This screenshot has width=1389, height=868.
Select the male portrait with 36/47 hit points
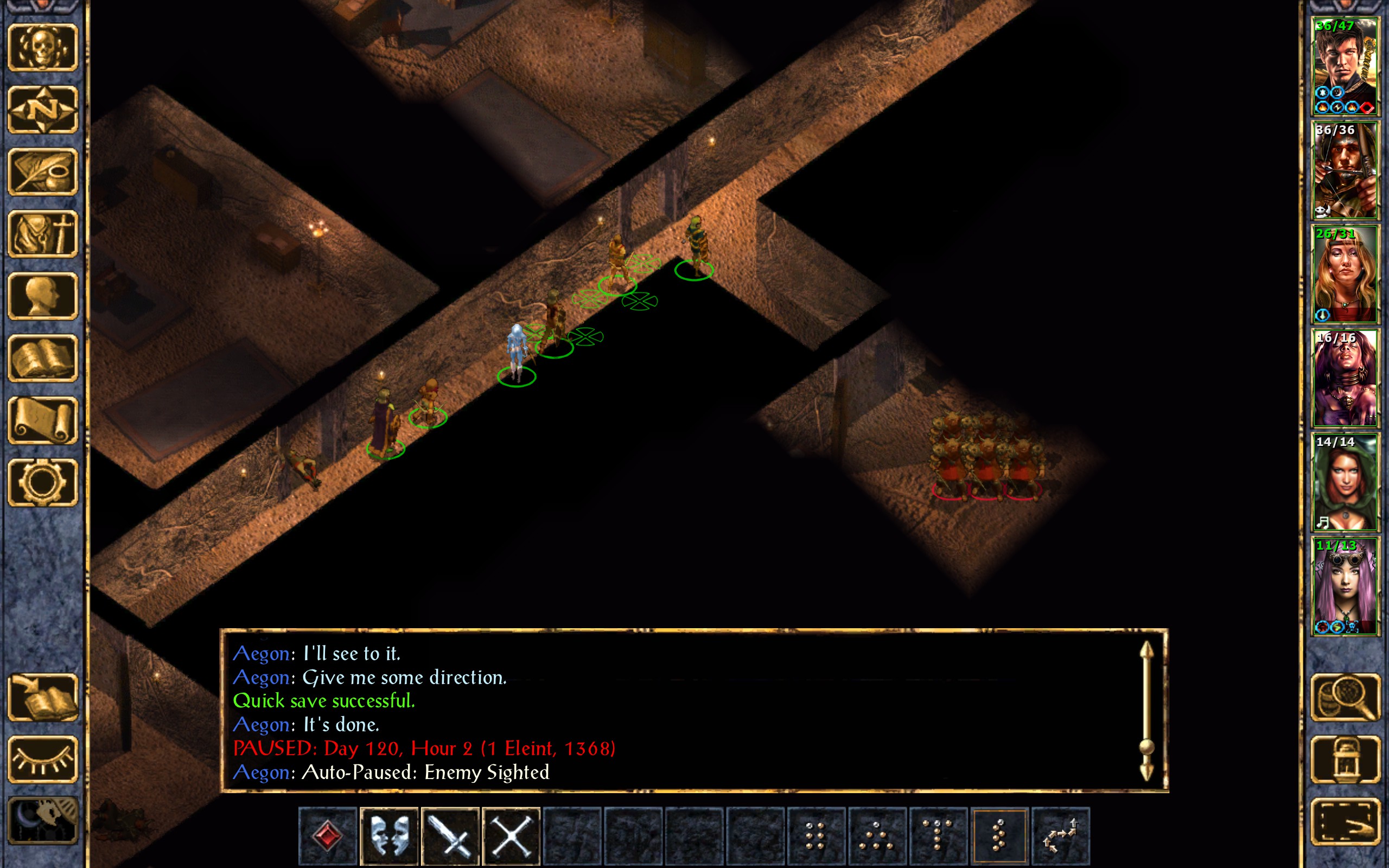[1345, 67]
